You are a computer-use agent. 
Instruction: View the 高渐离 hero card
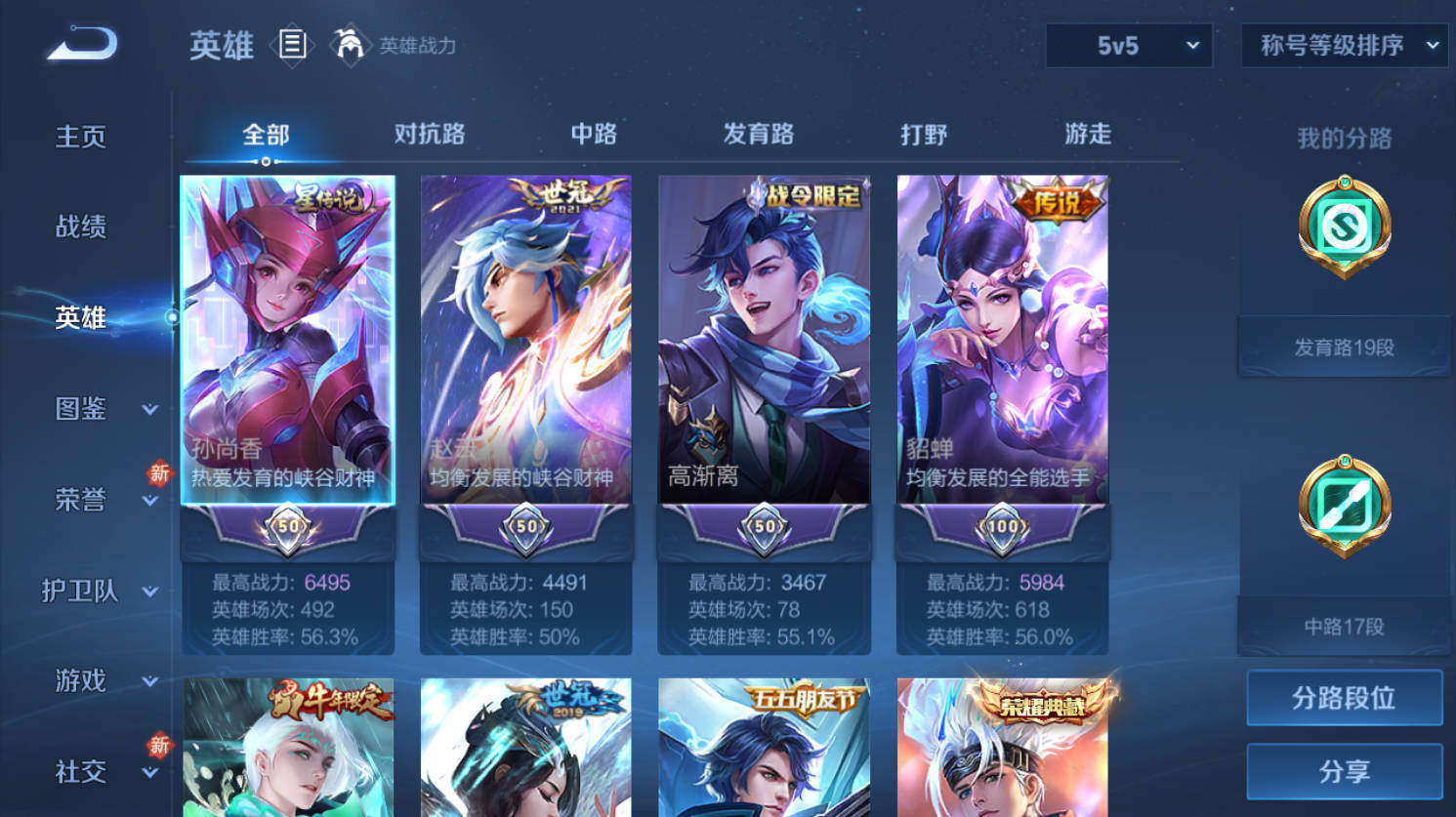(x=764, y=340)
